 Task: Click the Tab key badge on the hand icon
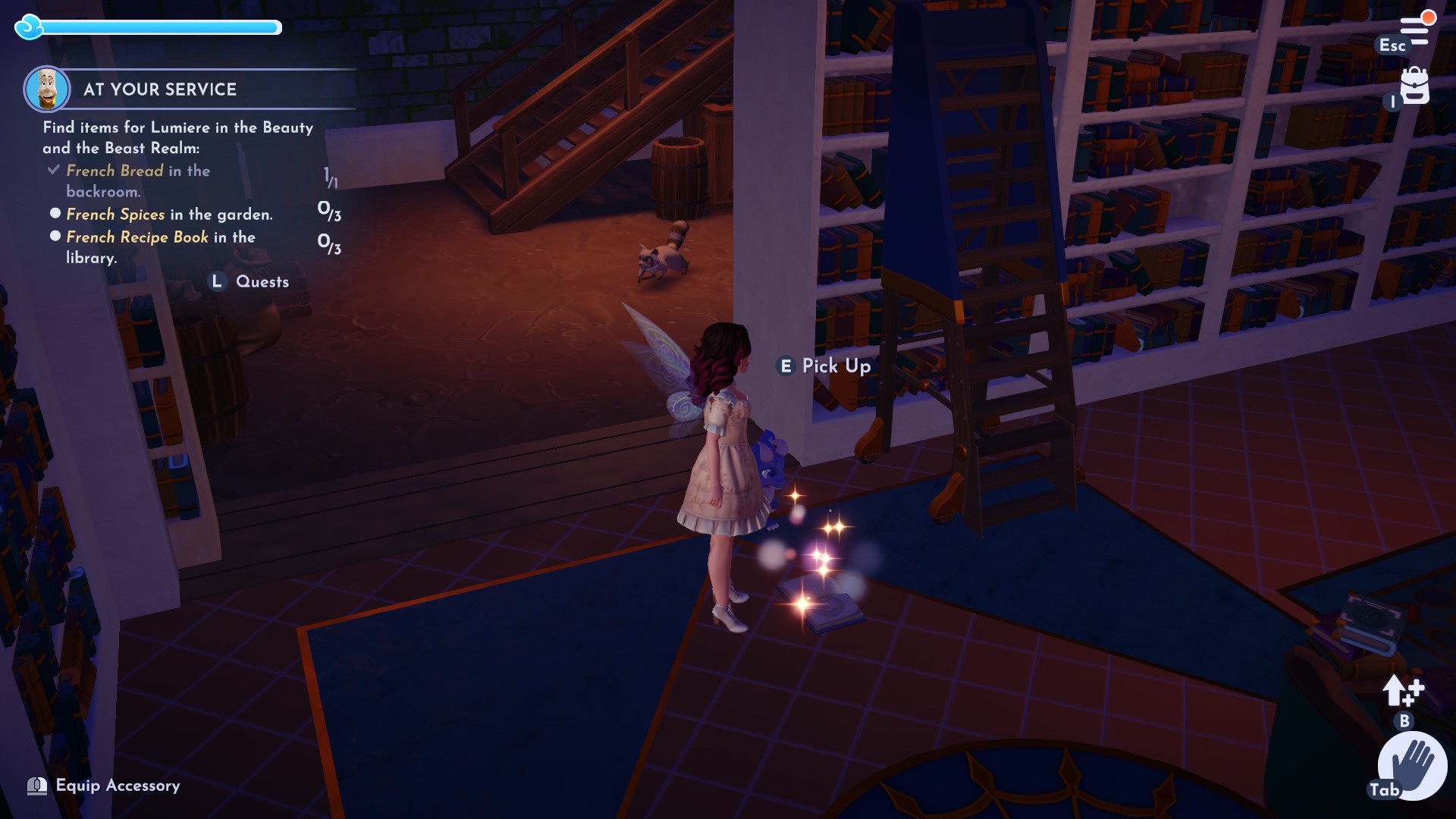point(1385,789)
